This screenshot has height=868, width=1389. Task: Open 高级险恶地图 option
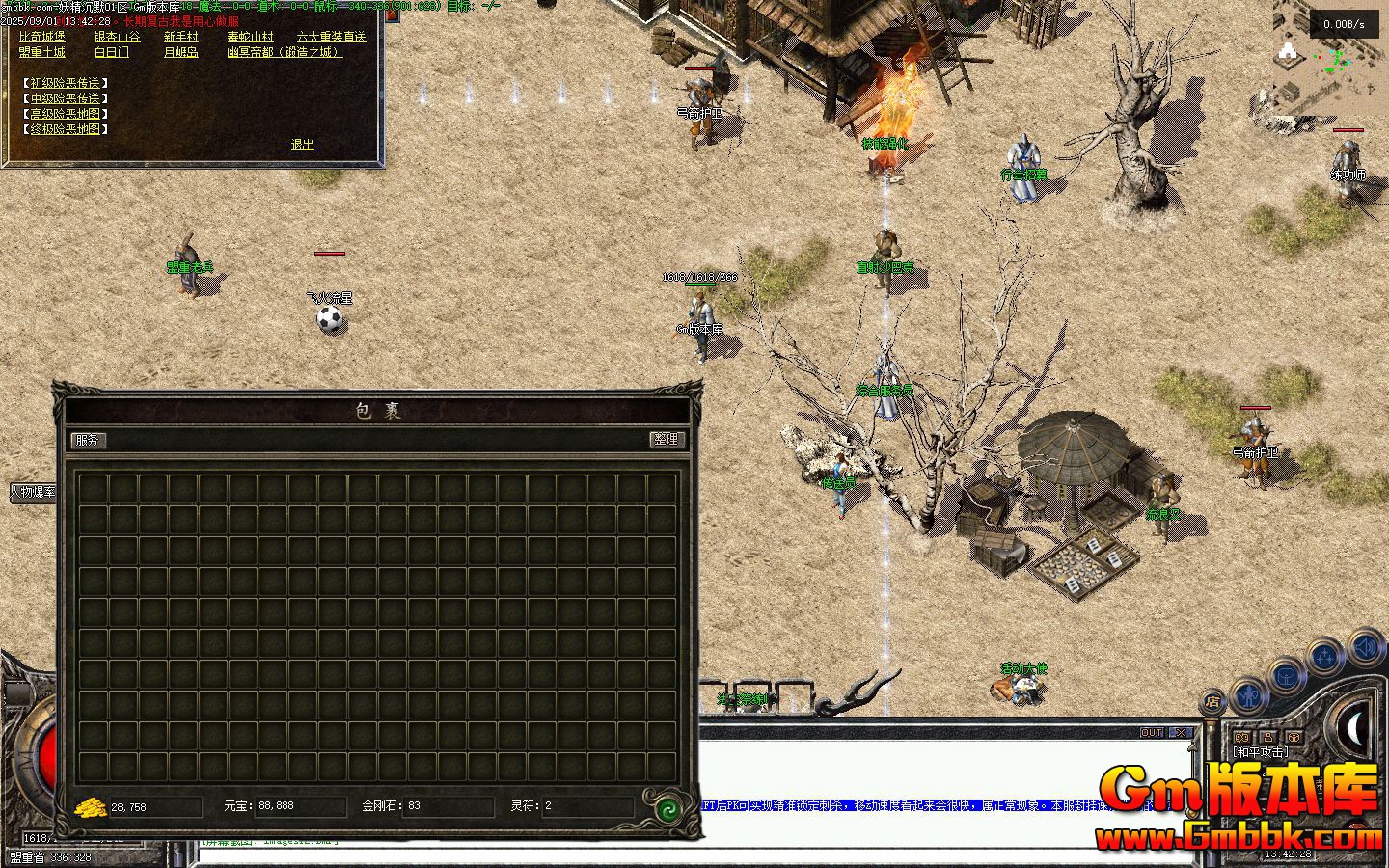(x=65, y=114)
